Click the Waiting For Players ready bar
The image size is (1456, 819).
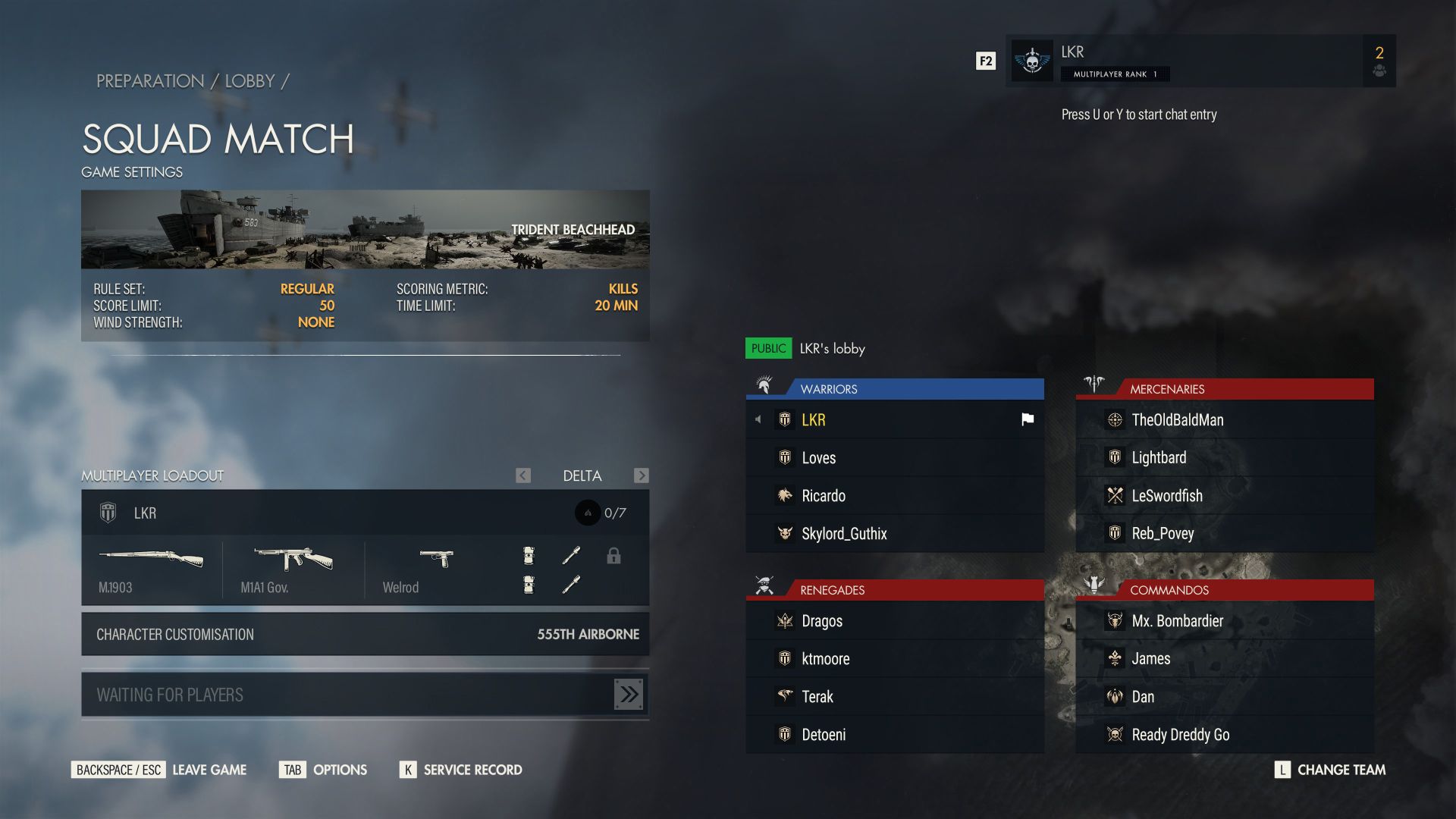click(365, 695)
